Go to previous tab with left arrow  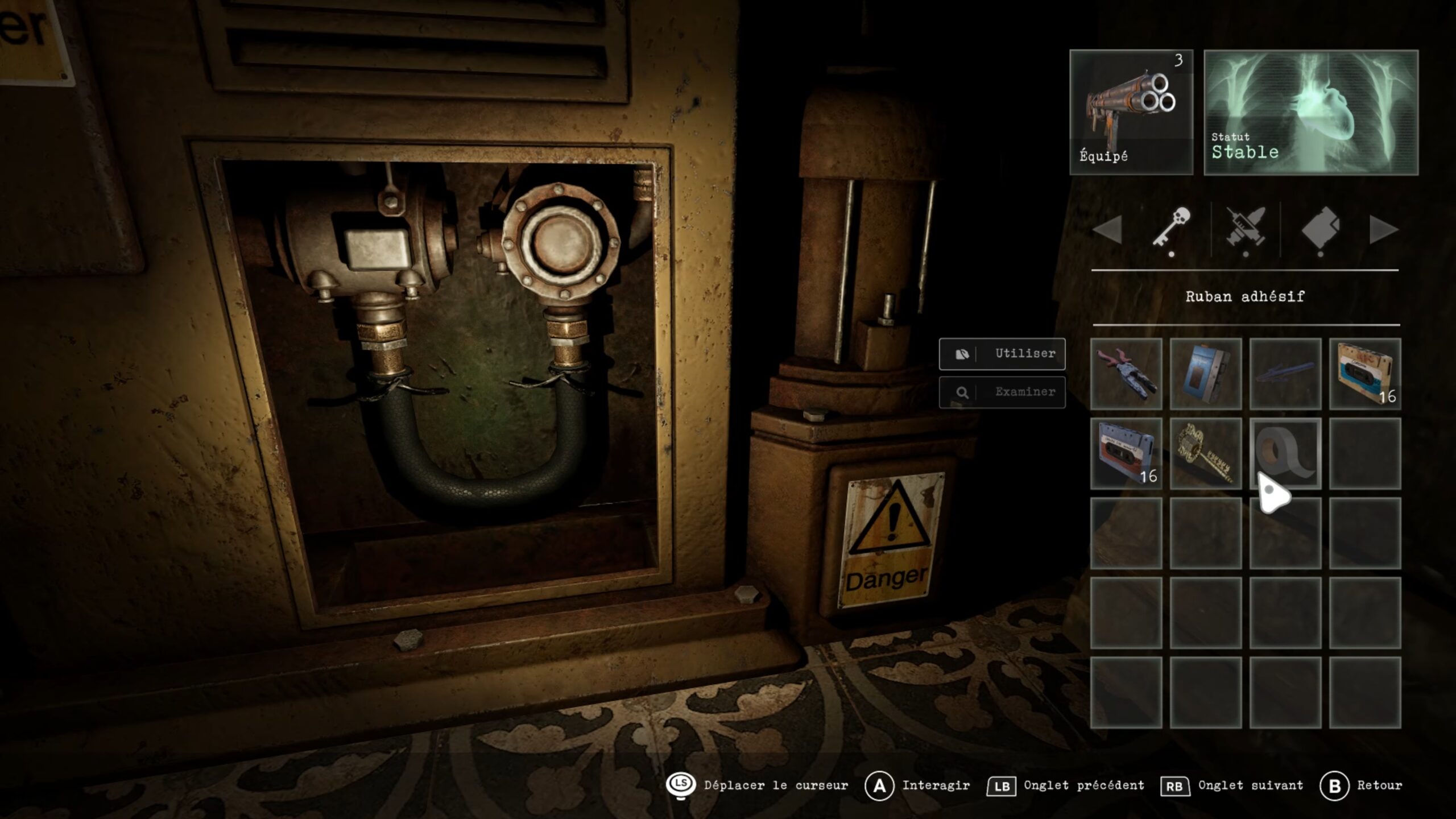point(1108,230)
